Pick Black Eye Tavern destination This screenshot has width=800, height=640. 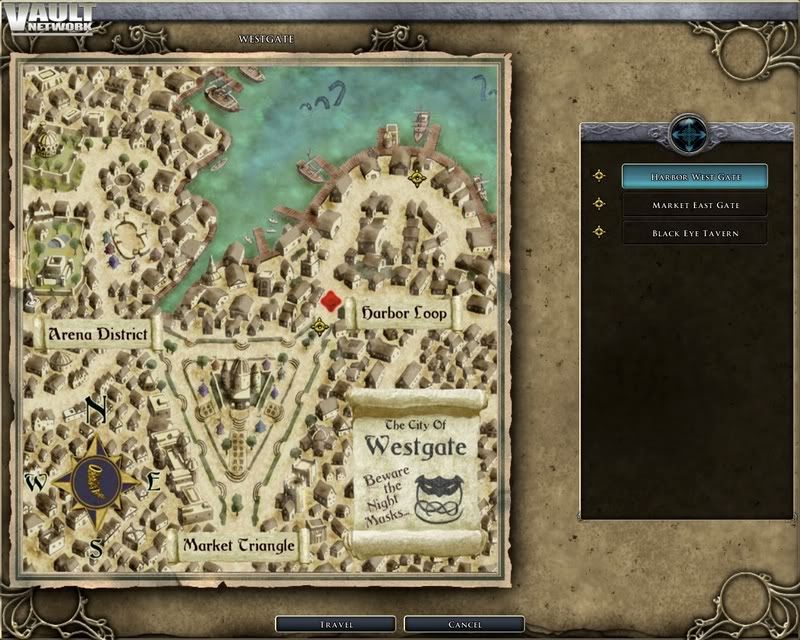[x=694, y=232]
